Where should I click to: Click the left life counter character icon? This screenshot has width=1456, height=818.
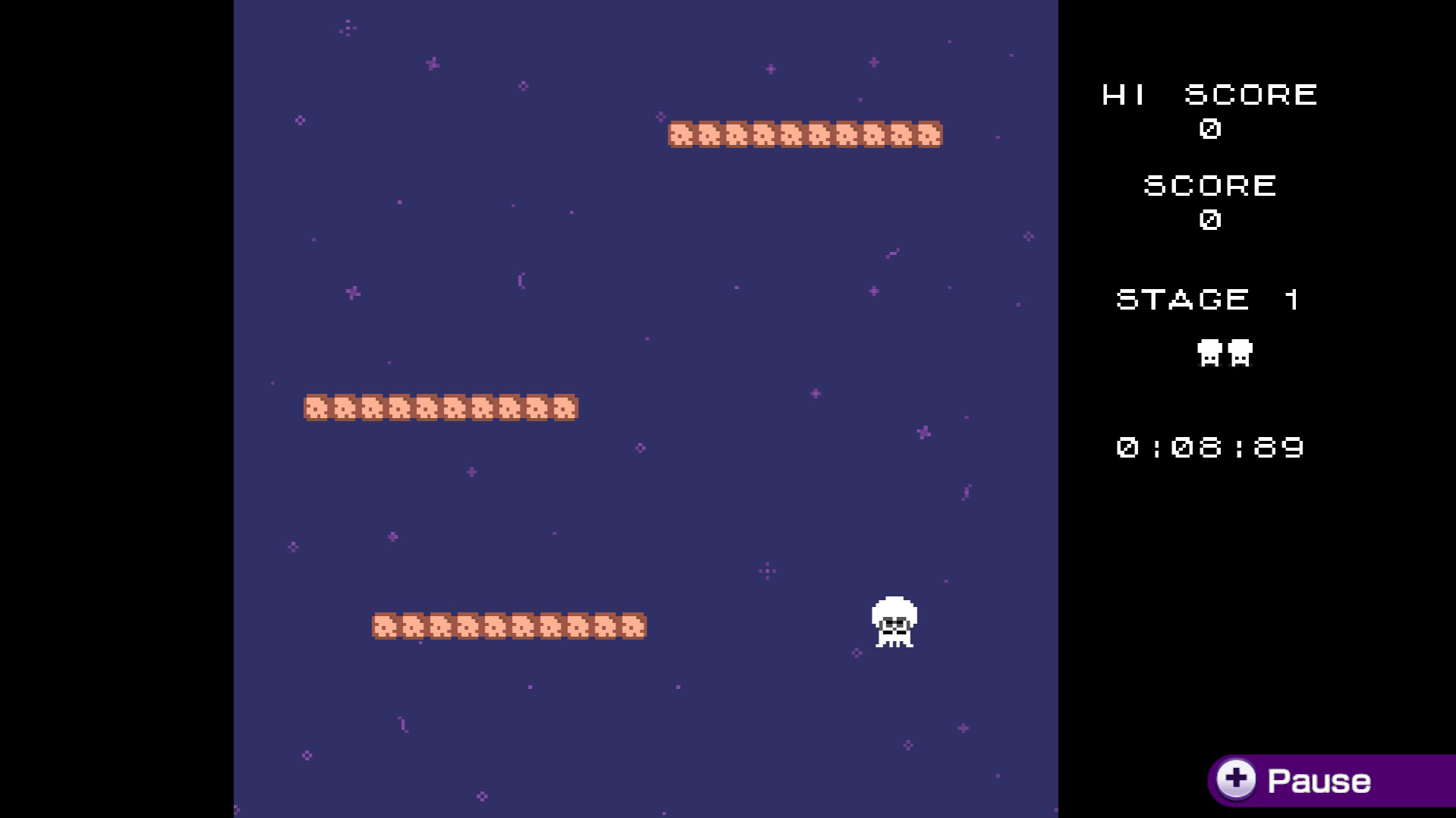click(1208, 353)
